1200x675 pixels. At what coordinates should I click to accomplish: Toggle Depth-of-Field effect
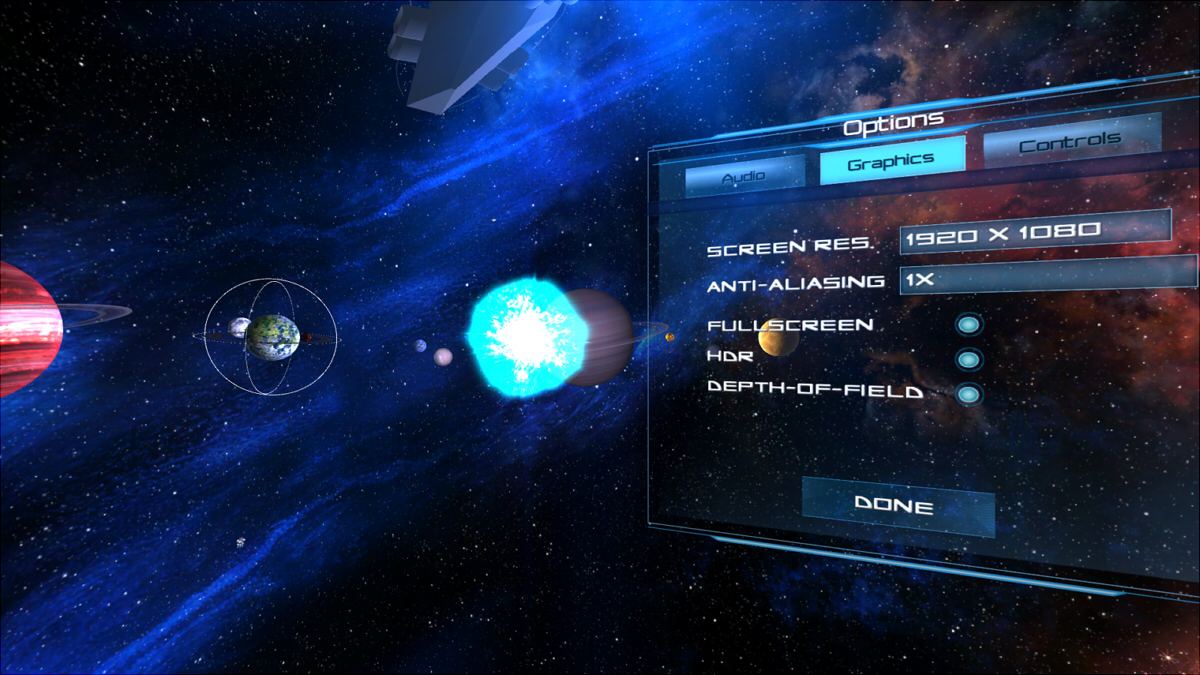click(967, 394)
